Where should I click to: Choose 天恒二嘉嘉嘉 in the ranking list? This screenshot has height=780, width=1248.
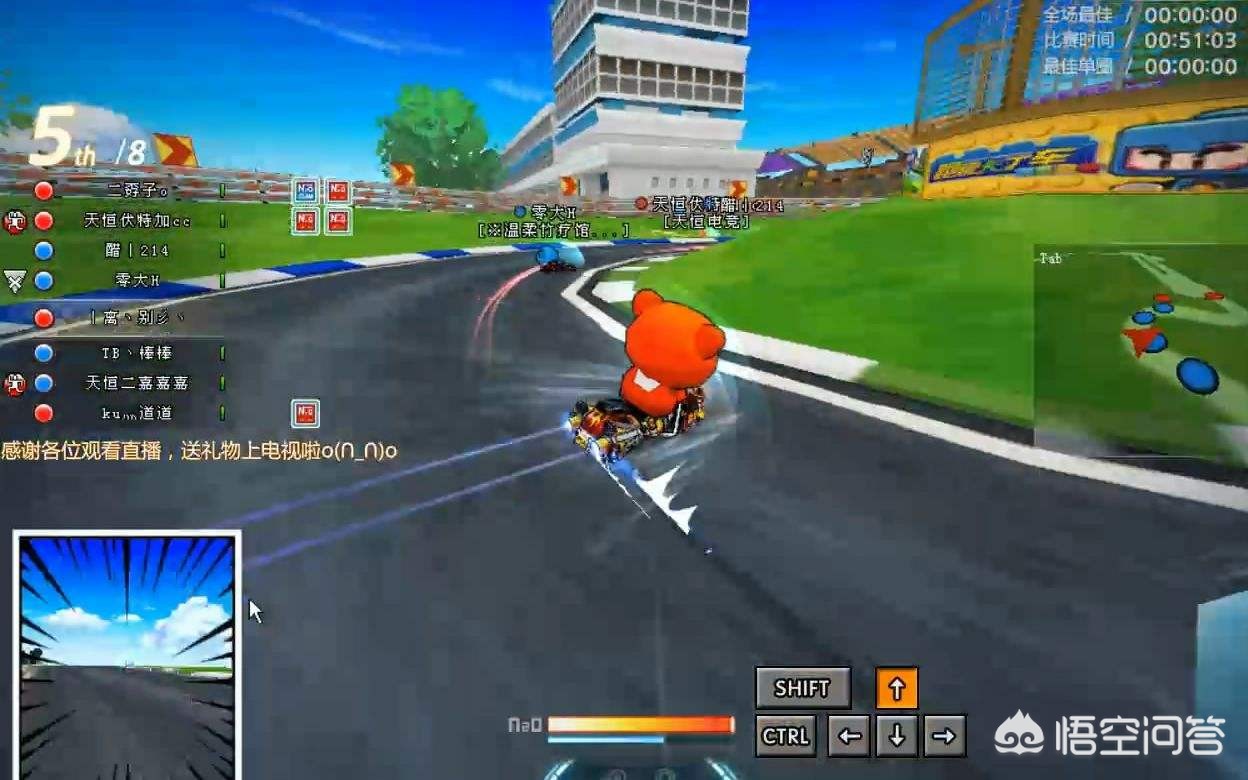pyautogui.click(x=137, y=383)
